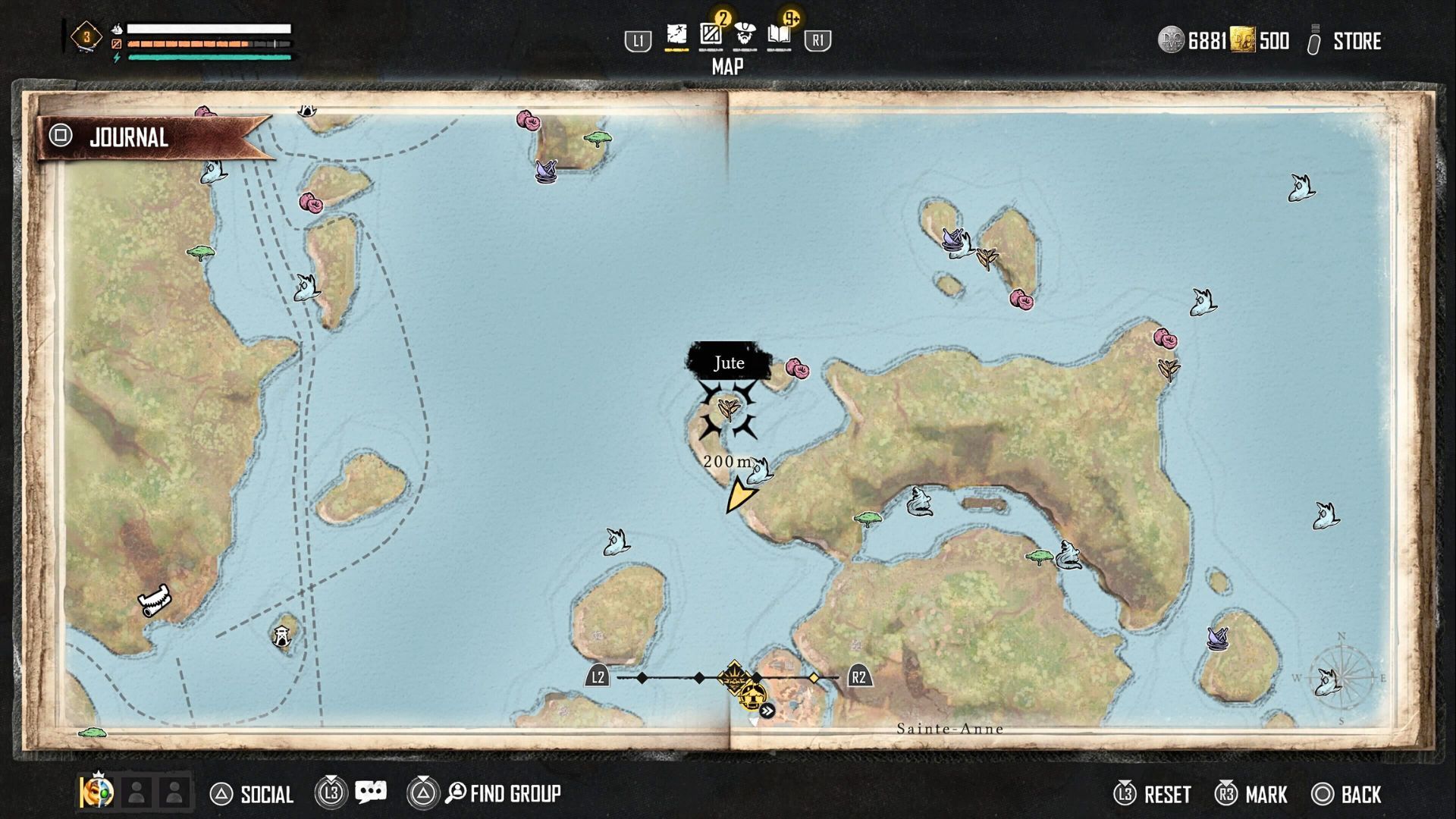Screen dimensions: 1456x819
Task: Click the chat bubble icon next to L3
Action: [371, 794]
